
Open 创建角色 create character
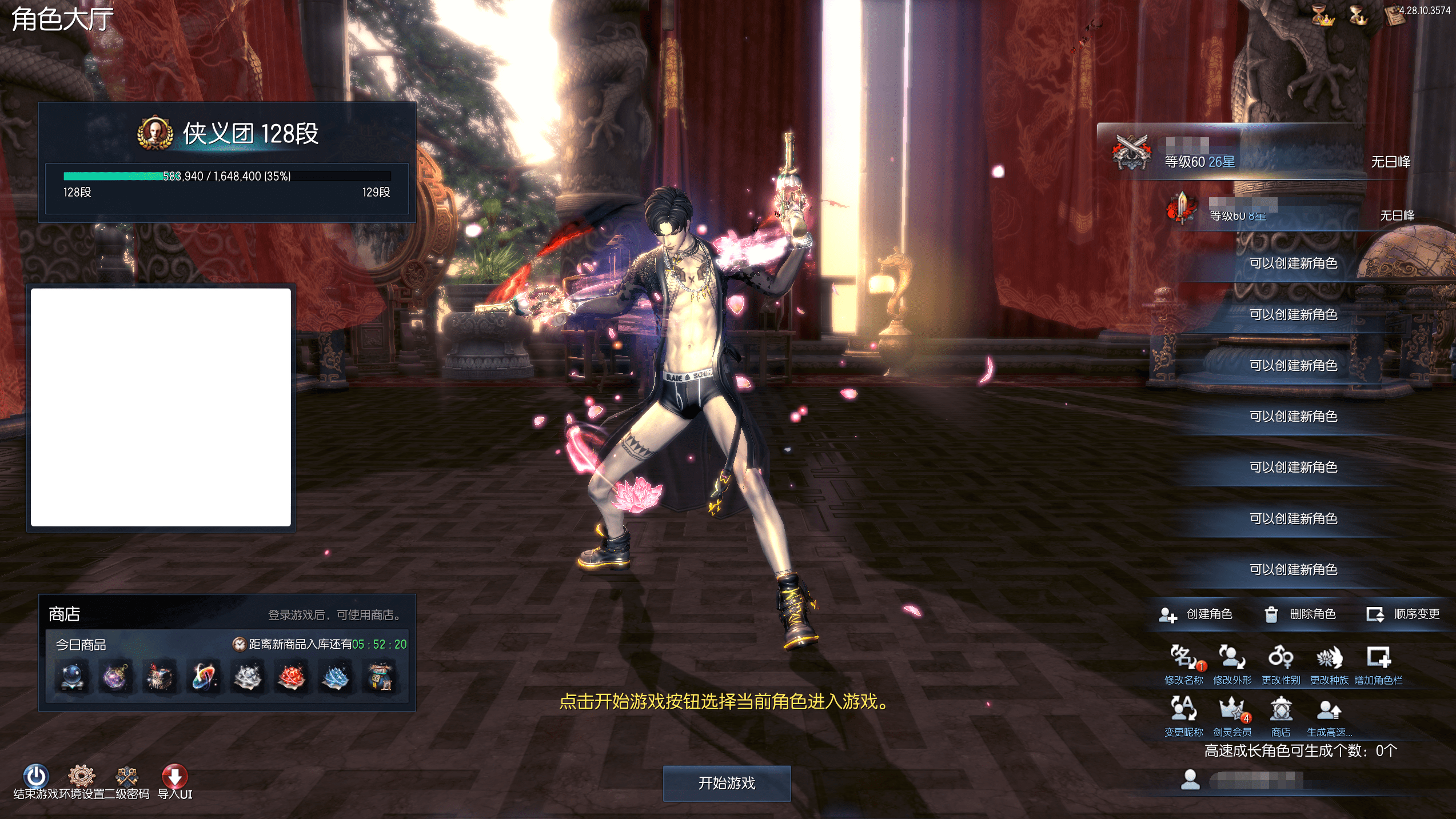point(1196,614)
